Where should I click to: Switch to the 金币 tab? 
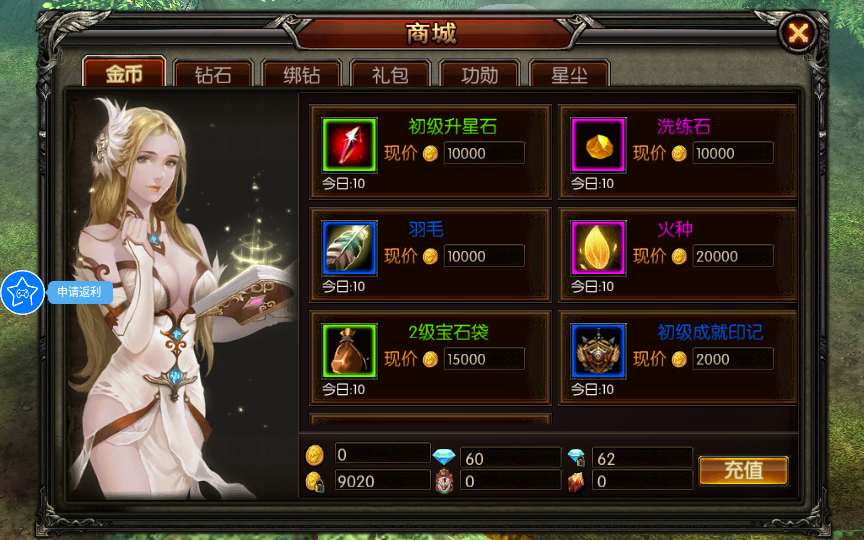124,75
